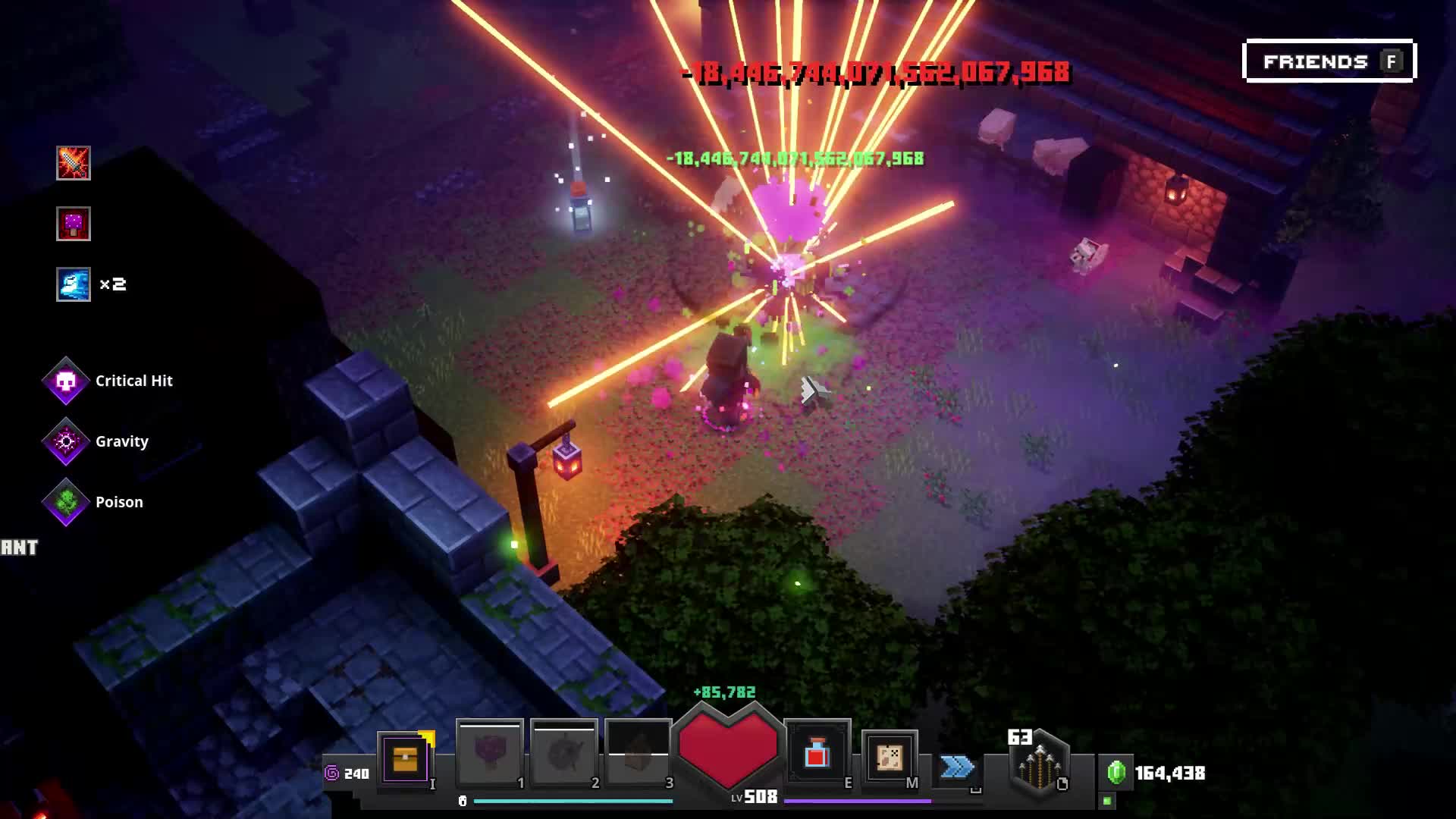
Task: Open the Friends panel
Action: 1329,61
